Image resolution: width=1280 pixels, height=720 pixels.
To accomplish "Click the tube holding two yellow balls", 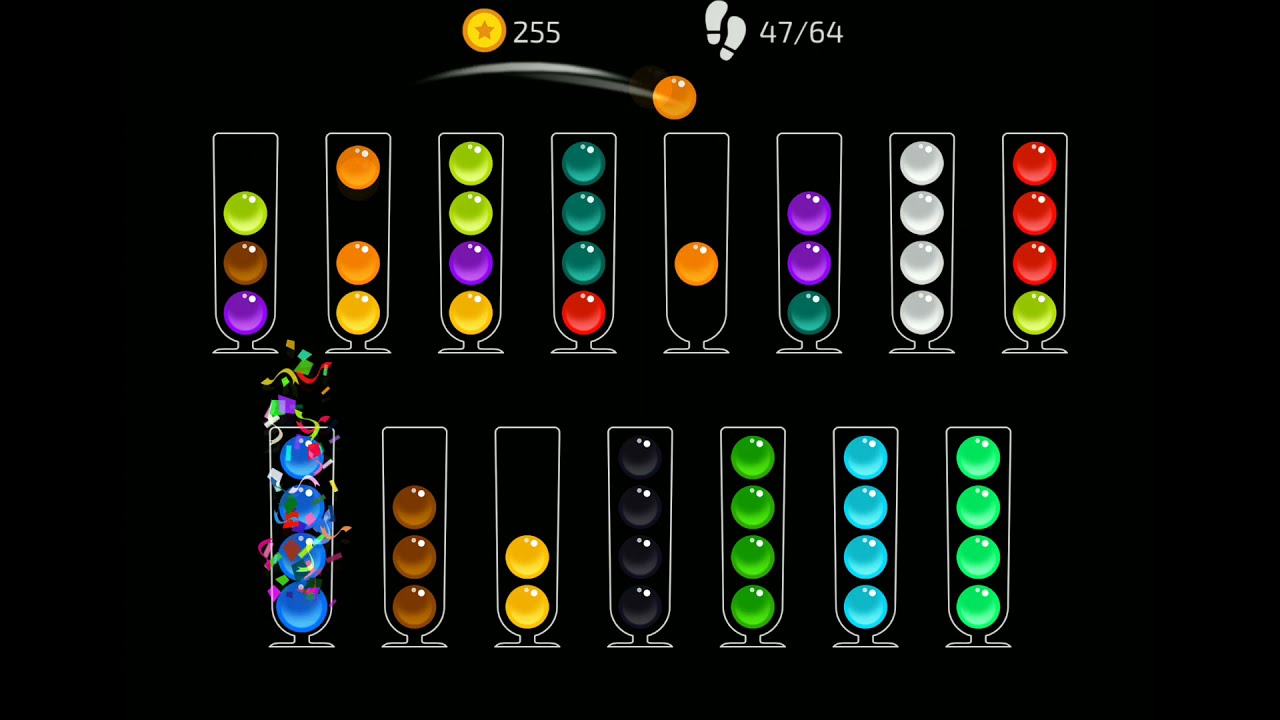I will coord(527,580).
